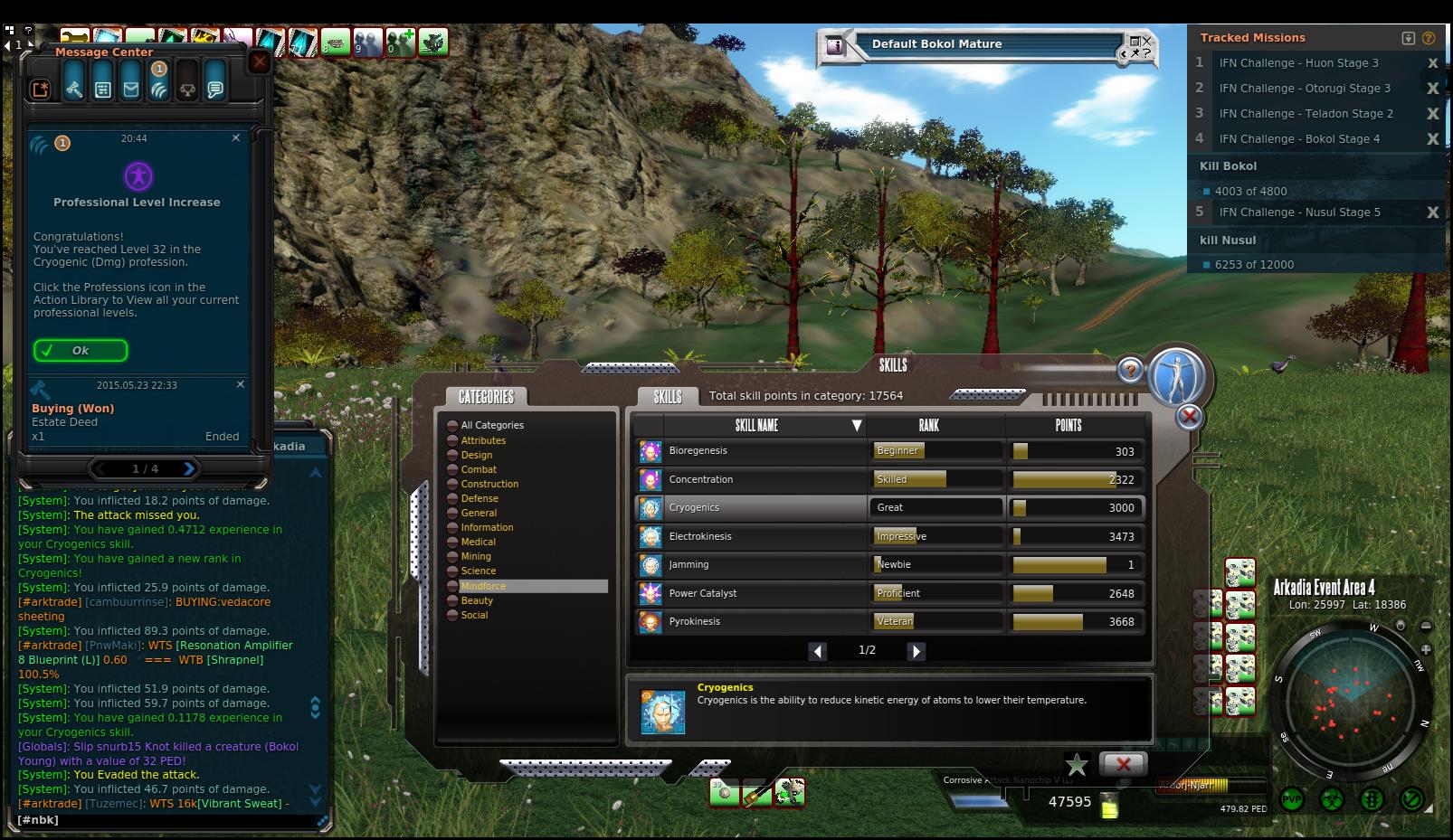Viewport: 1453px width, 840px height.
Task: Select the Cryogenics skill row
Action: pyautogui.click(x=751, y=508)
